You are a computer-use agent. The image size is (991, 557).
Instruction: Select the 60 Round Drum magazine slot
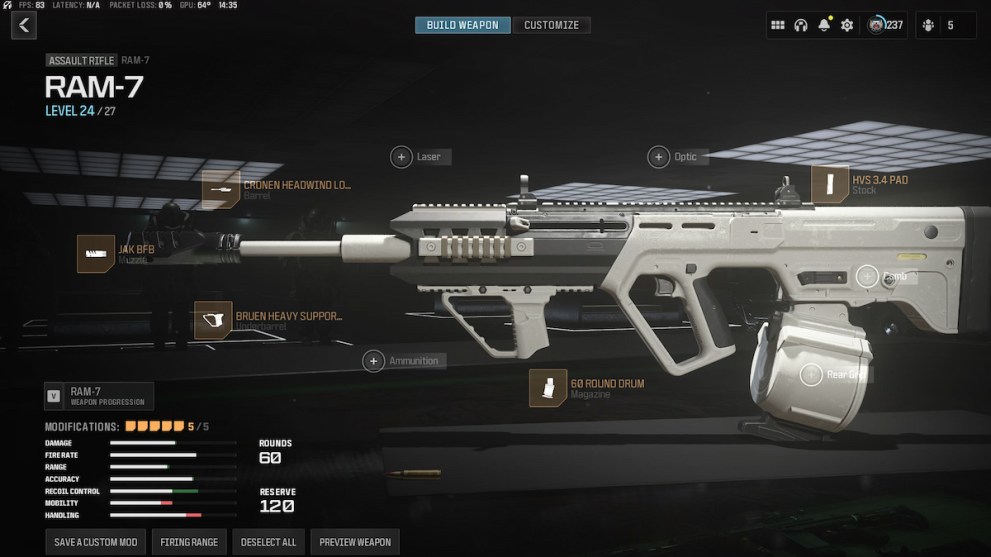pos(548,388)
